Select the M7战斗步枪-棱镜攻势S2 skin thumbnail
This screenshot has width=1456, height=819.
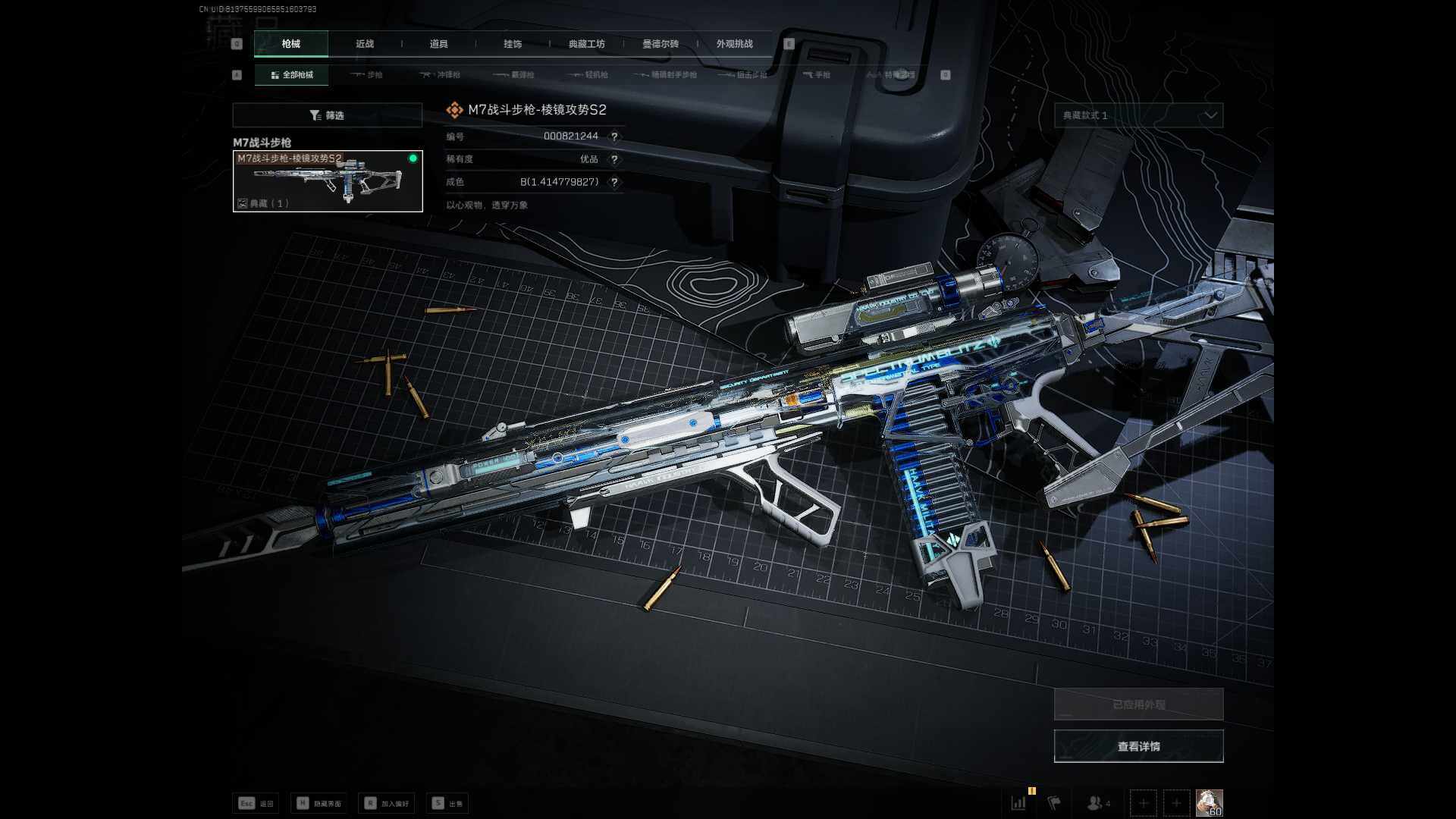[328, 181]
